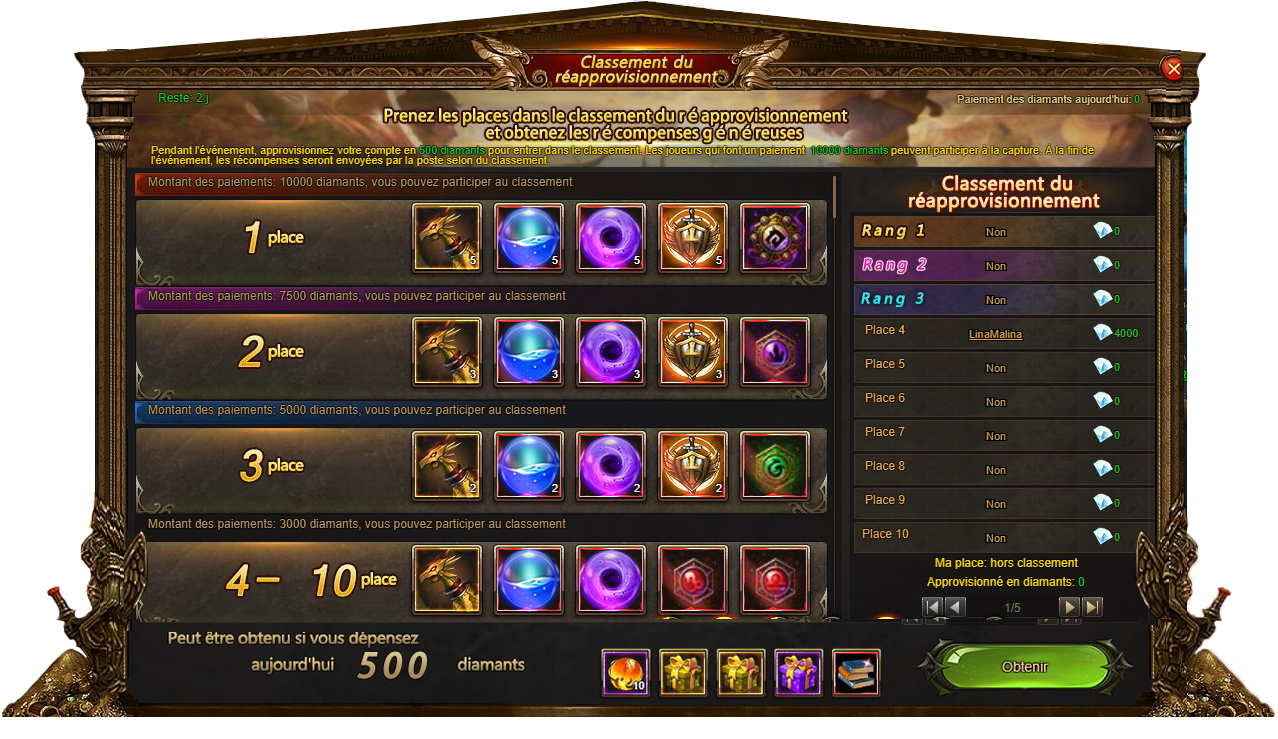1278x739 pixels.
Task: Select the shield reward in the 2 place row
Action: 693,351
